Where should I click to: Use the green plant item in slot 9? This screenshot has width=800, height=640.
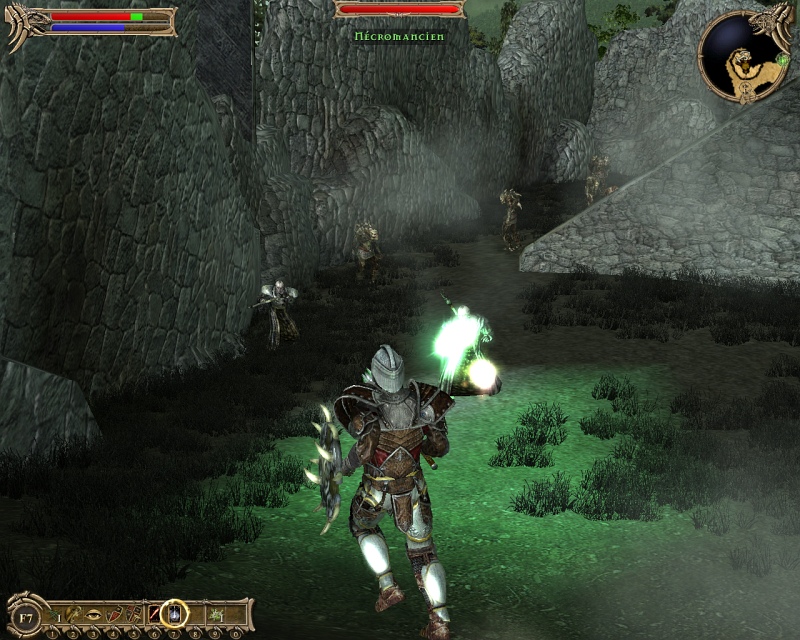tap(214, 612)
